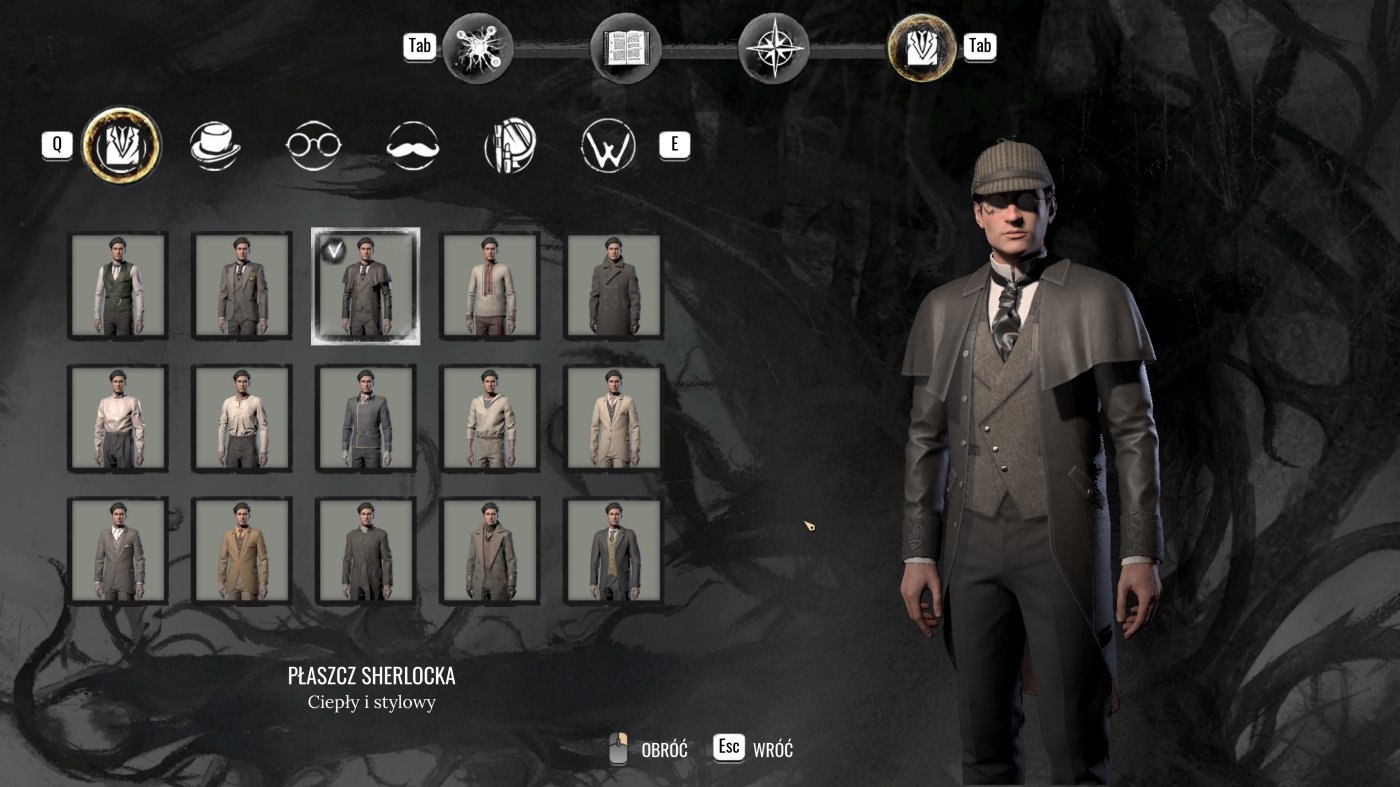Equip the green waistcoat outfit

tap(118, 286)
